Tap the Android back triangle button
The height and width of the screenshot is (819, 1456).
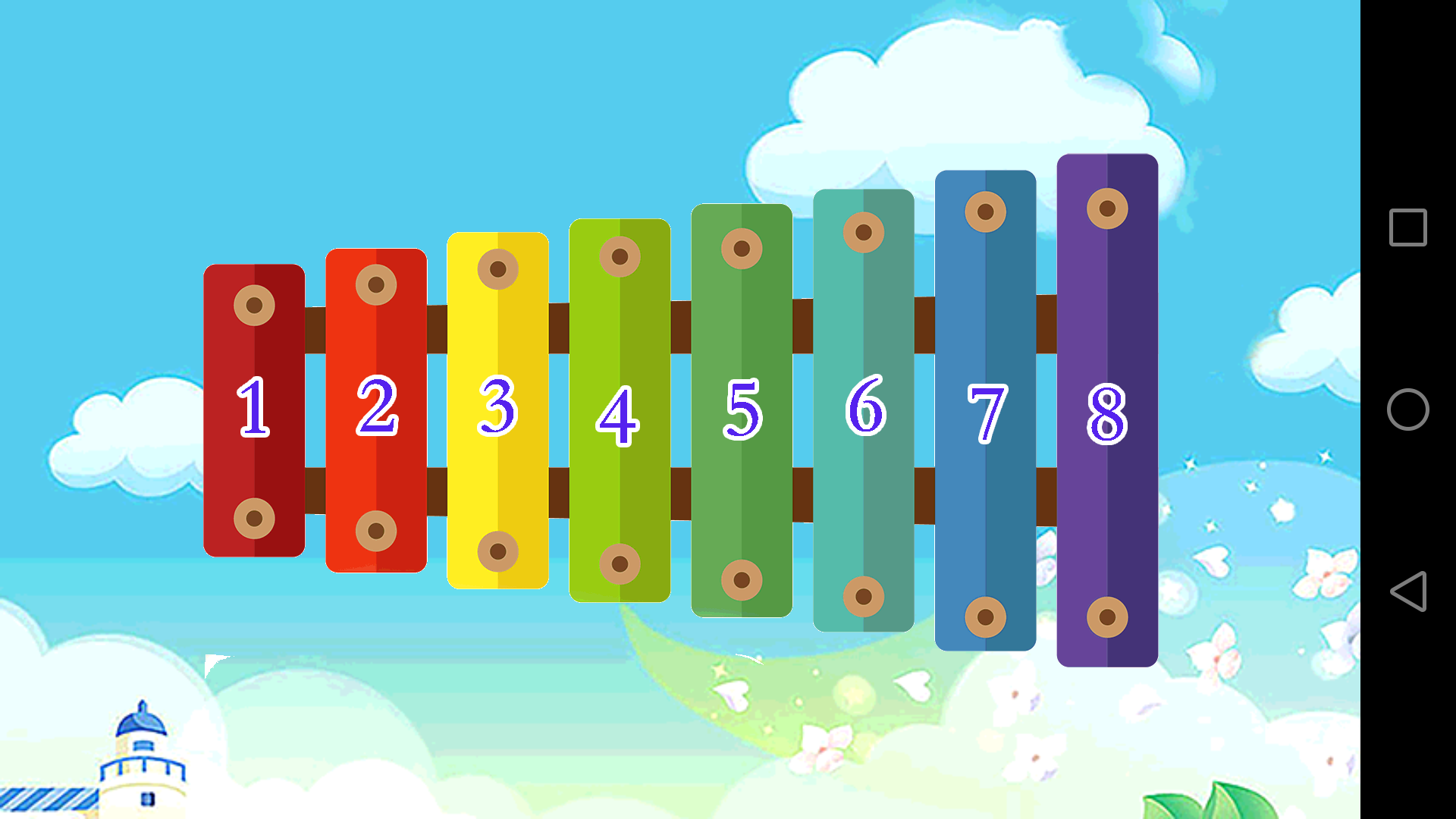point(1408,591)
